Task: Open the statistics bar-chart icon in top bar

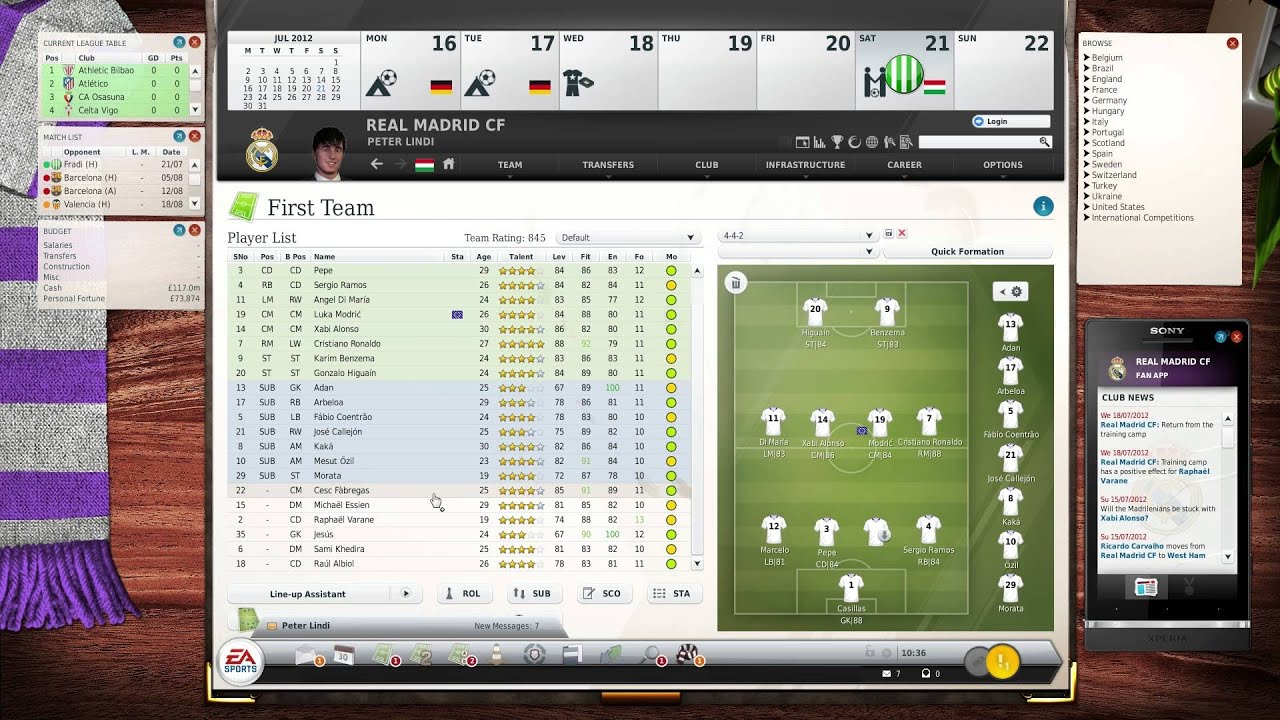Action: coord(819,142)
